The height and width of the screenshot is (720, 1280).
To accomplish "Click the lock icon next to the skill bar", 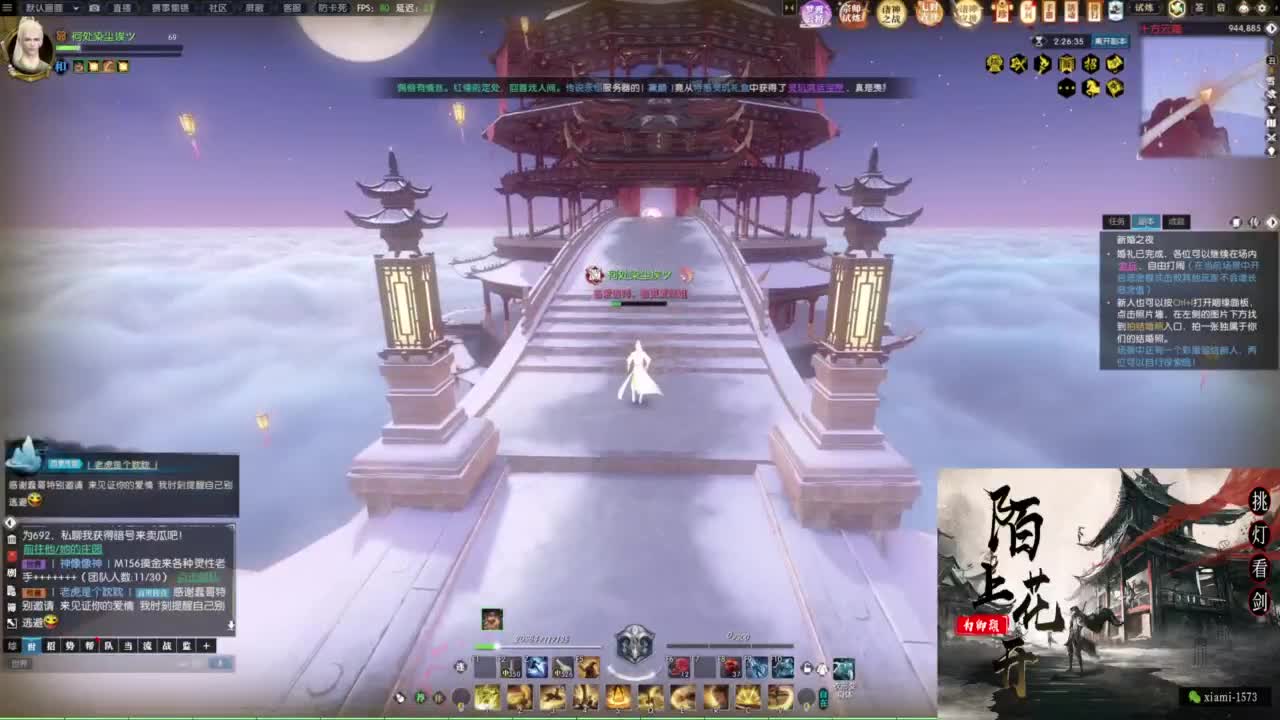I will tap(805, 667).
